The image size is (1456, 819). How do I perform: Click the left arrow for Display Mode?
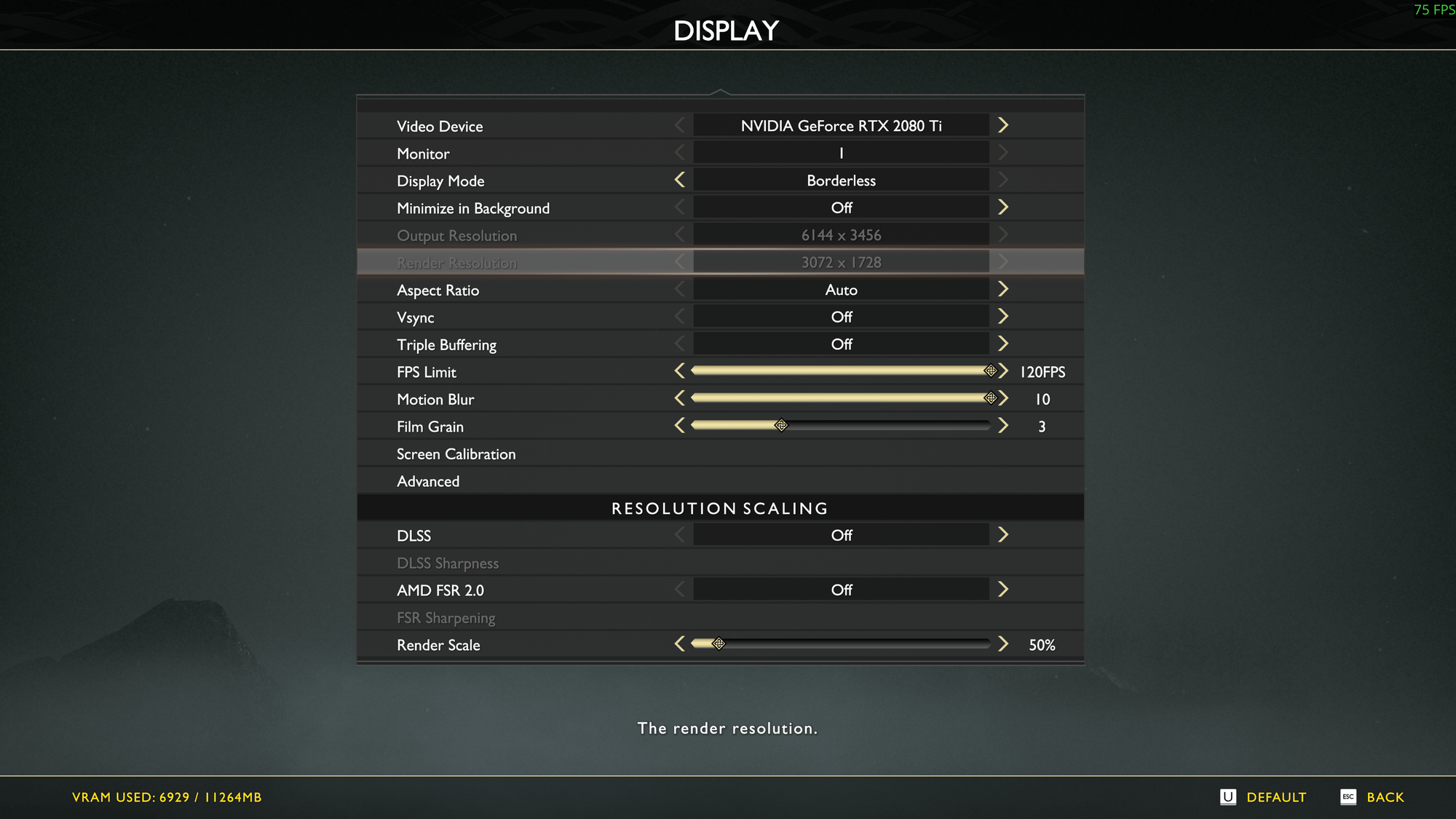tap(679, 180)
